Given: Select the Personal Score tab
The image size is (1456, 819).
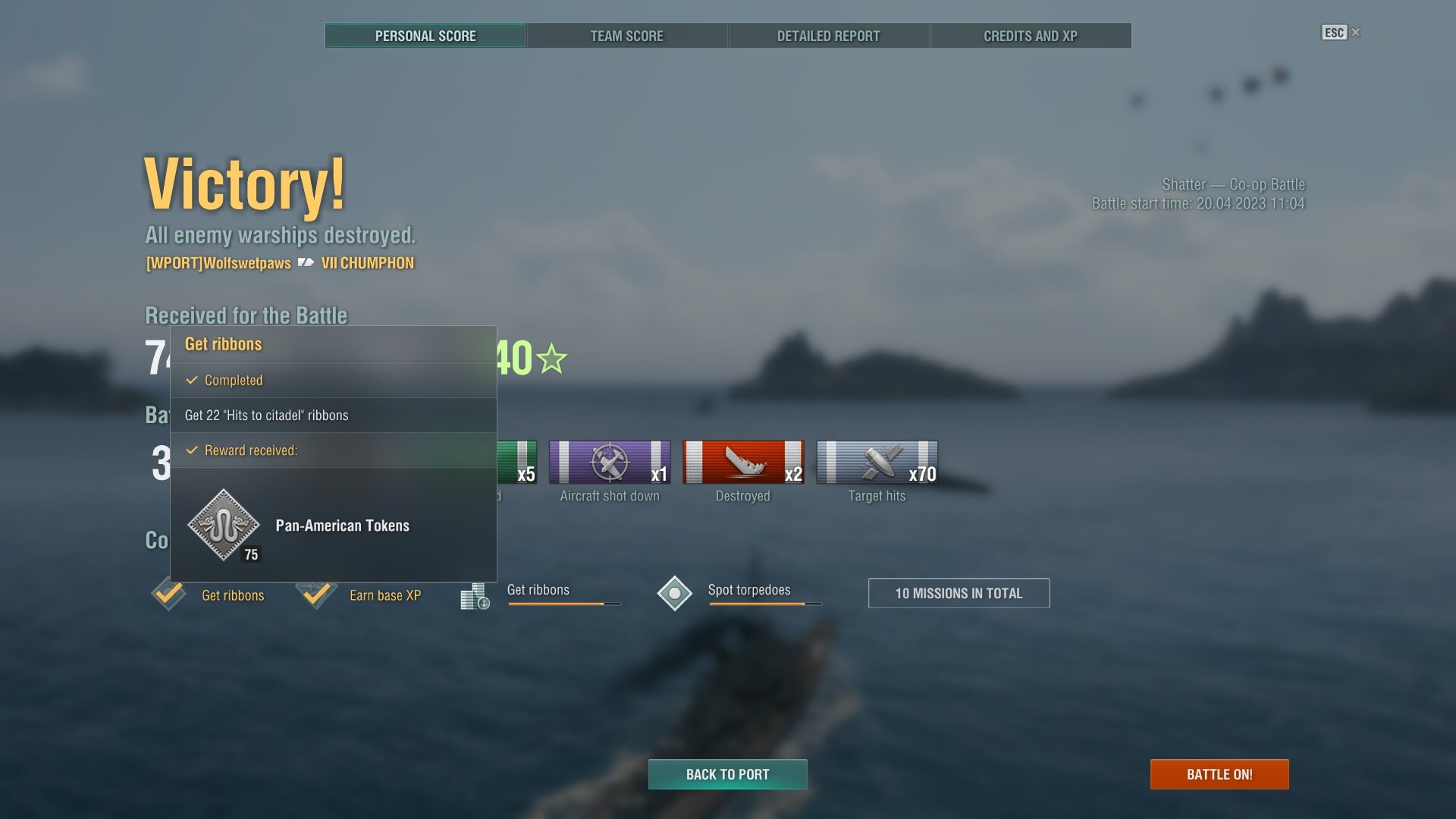Looking at the screenshot, I should (425, 36).
